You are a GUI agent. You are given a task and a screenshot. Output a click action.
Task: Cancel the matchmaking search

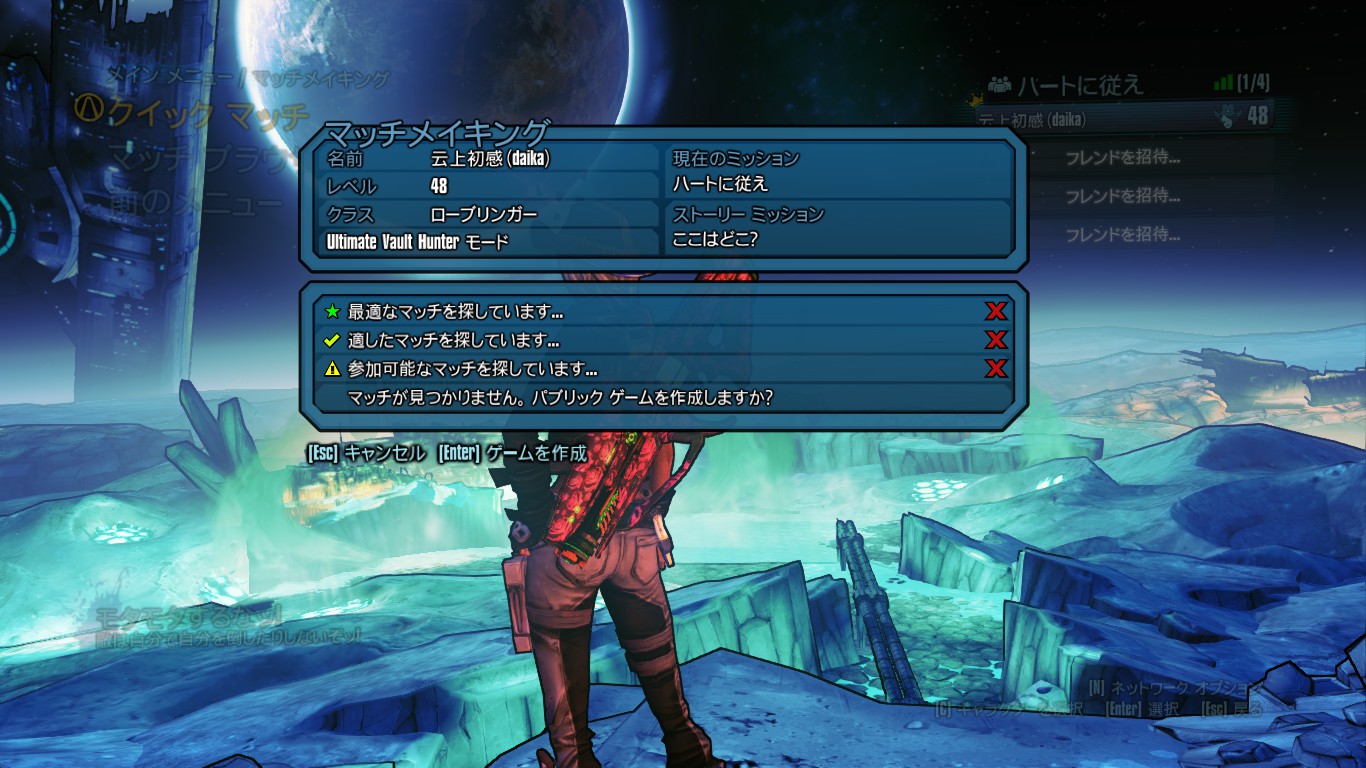[366, 453]
